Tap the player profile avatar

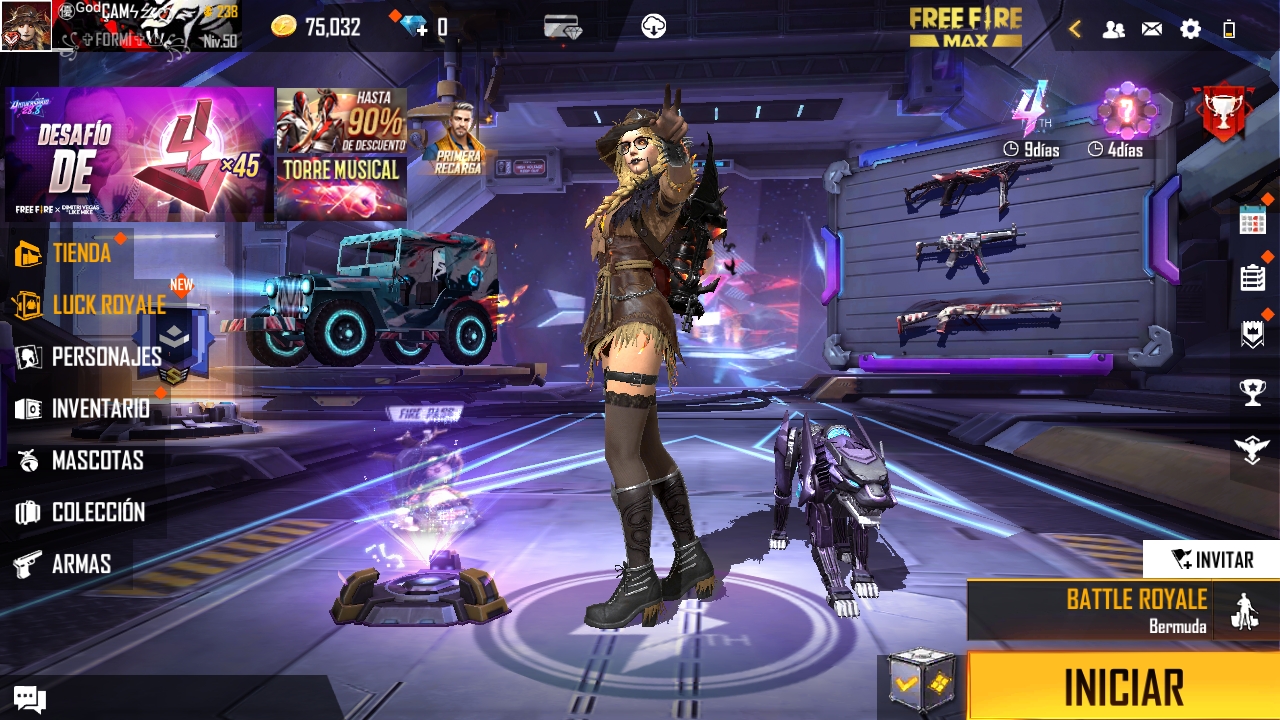(27, 26)
